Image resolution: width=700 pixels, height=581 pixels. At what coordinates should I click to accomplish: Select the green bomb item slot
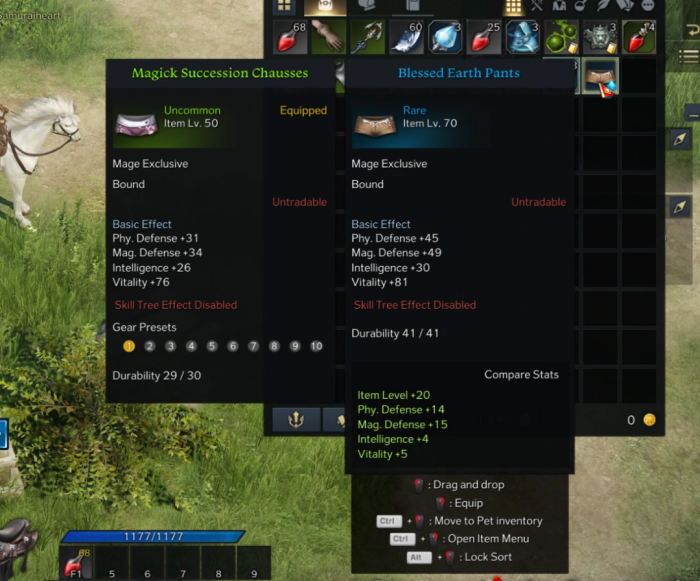tap(561, 37)
